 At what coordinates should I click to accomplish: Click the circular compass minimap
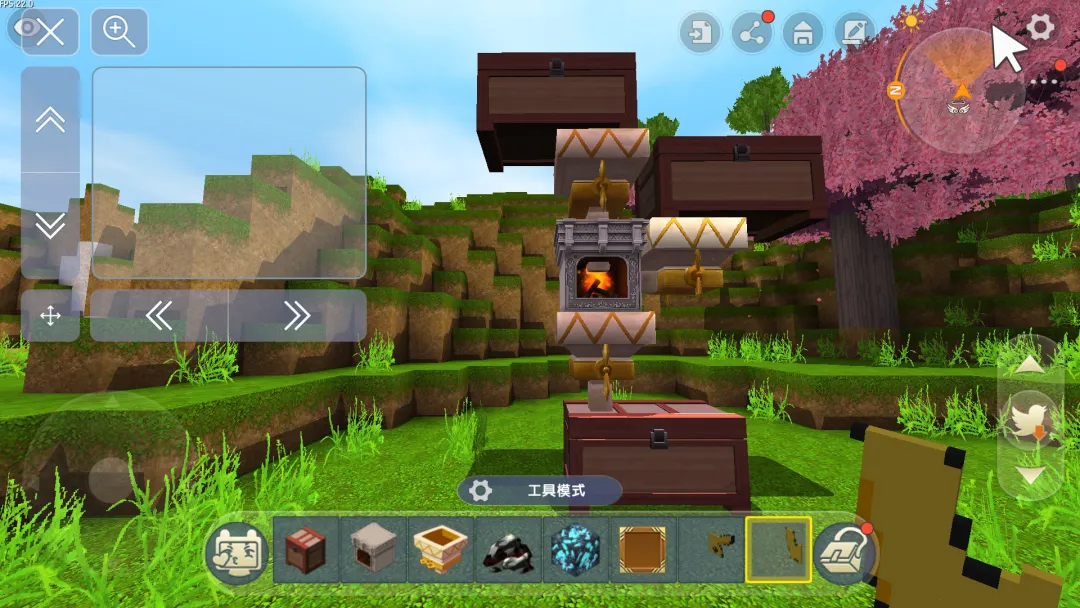click(x=960, y=90)
